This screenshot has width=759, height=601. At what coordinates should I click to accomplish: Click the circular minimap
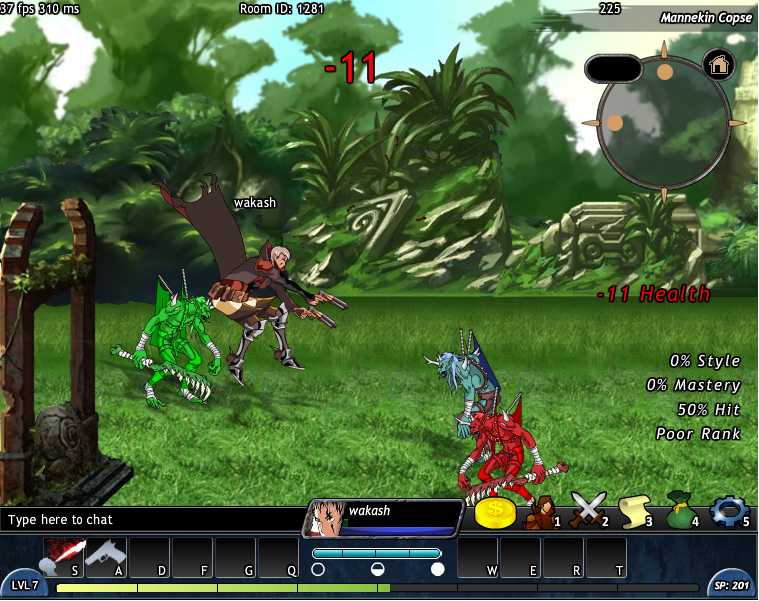pos(663,122)
